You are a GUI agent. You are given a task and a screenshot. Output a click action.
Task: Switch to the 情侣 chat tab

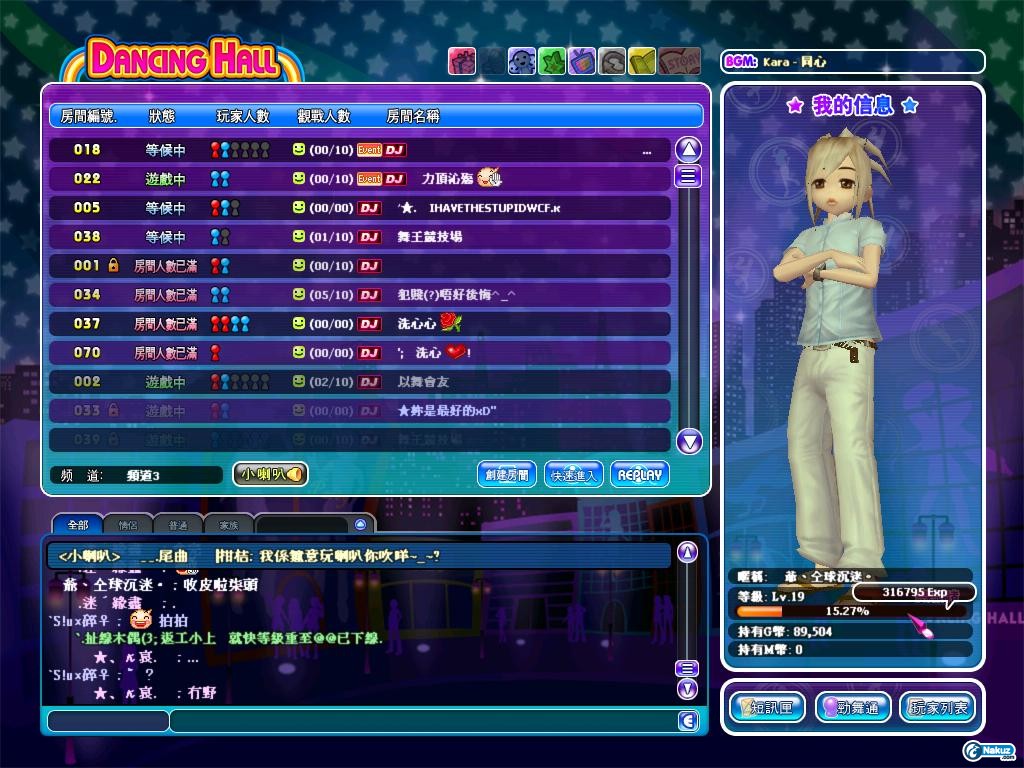coord(128,524)
